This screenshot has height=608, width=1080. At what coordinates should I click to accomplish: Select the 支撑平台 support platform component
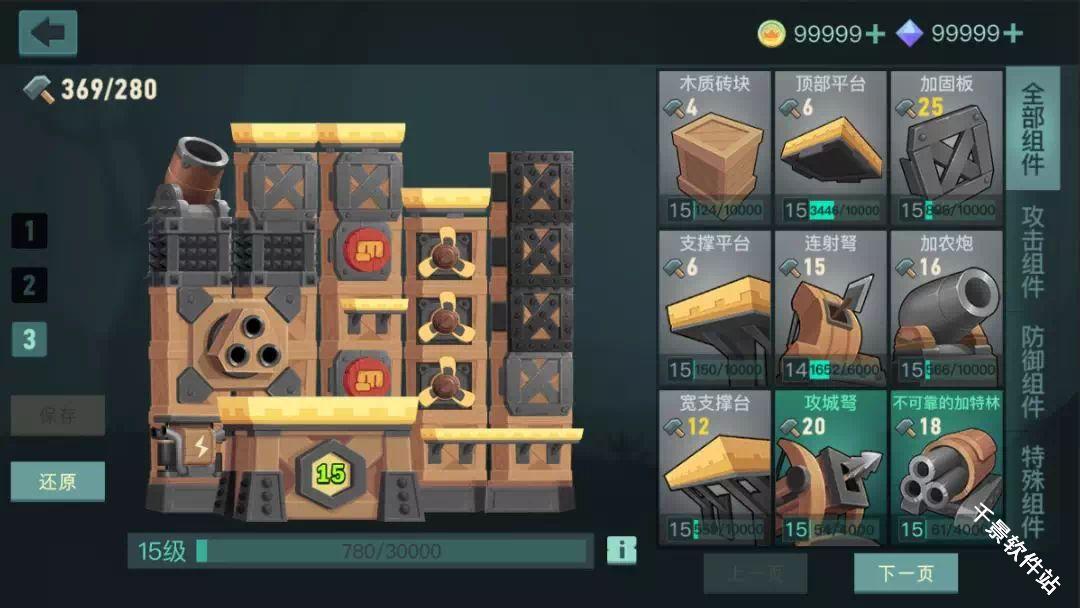714,307
